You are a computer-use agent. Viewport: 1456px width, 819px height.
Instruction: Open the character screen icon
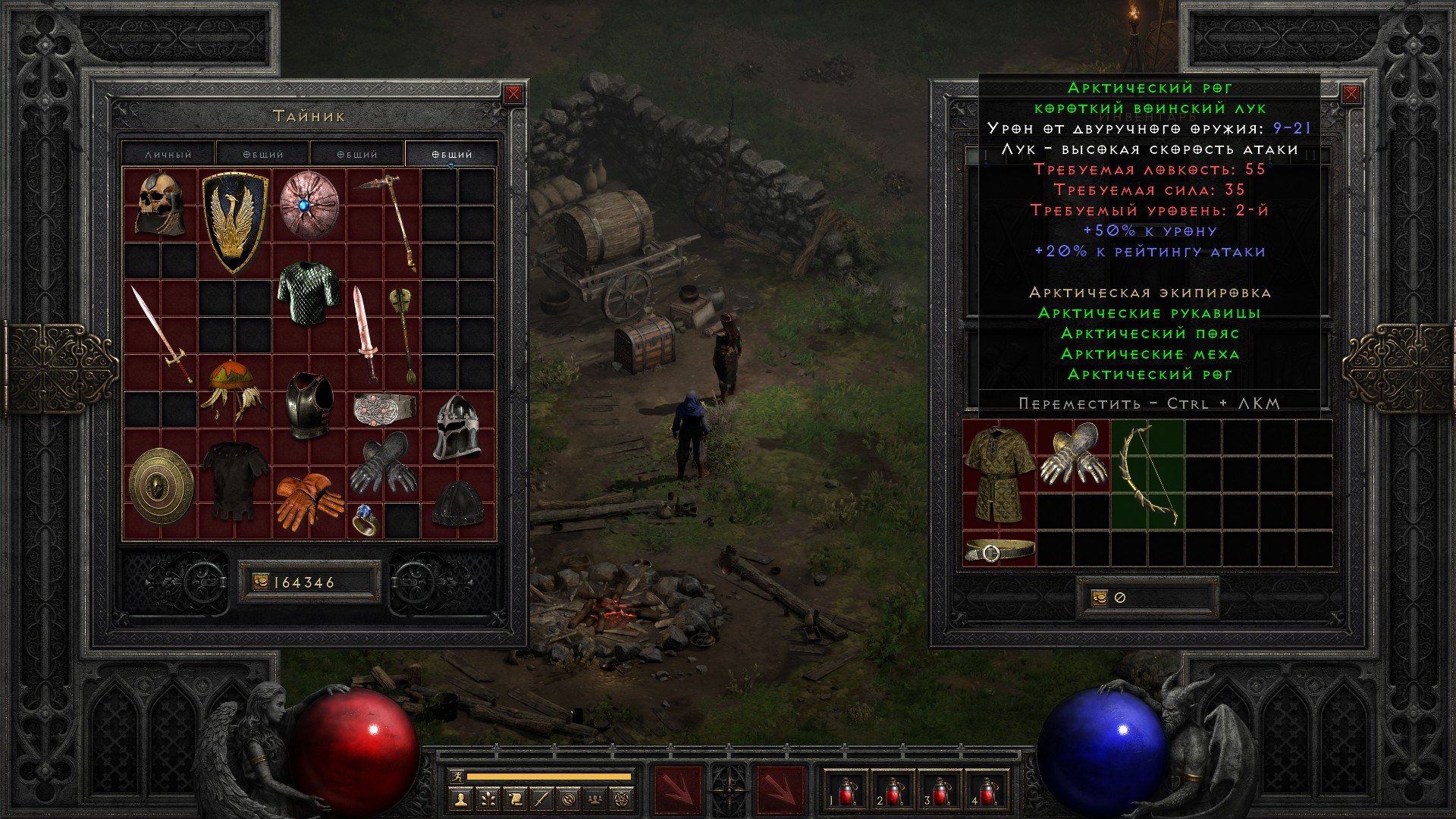point(460,799)
